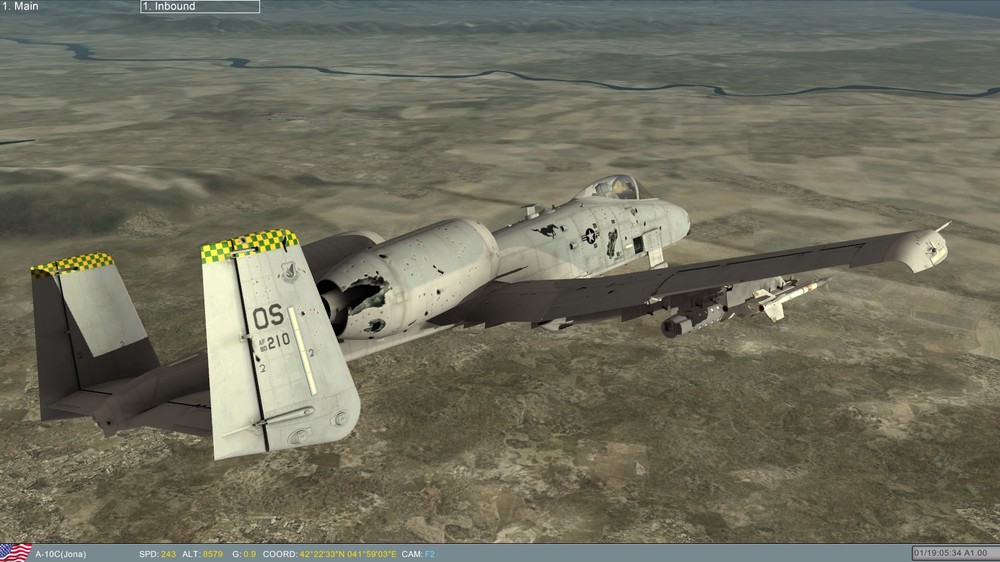
Task: Select the Inbound radio menu option
Action: (199, 7)
